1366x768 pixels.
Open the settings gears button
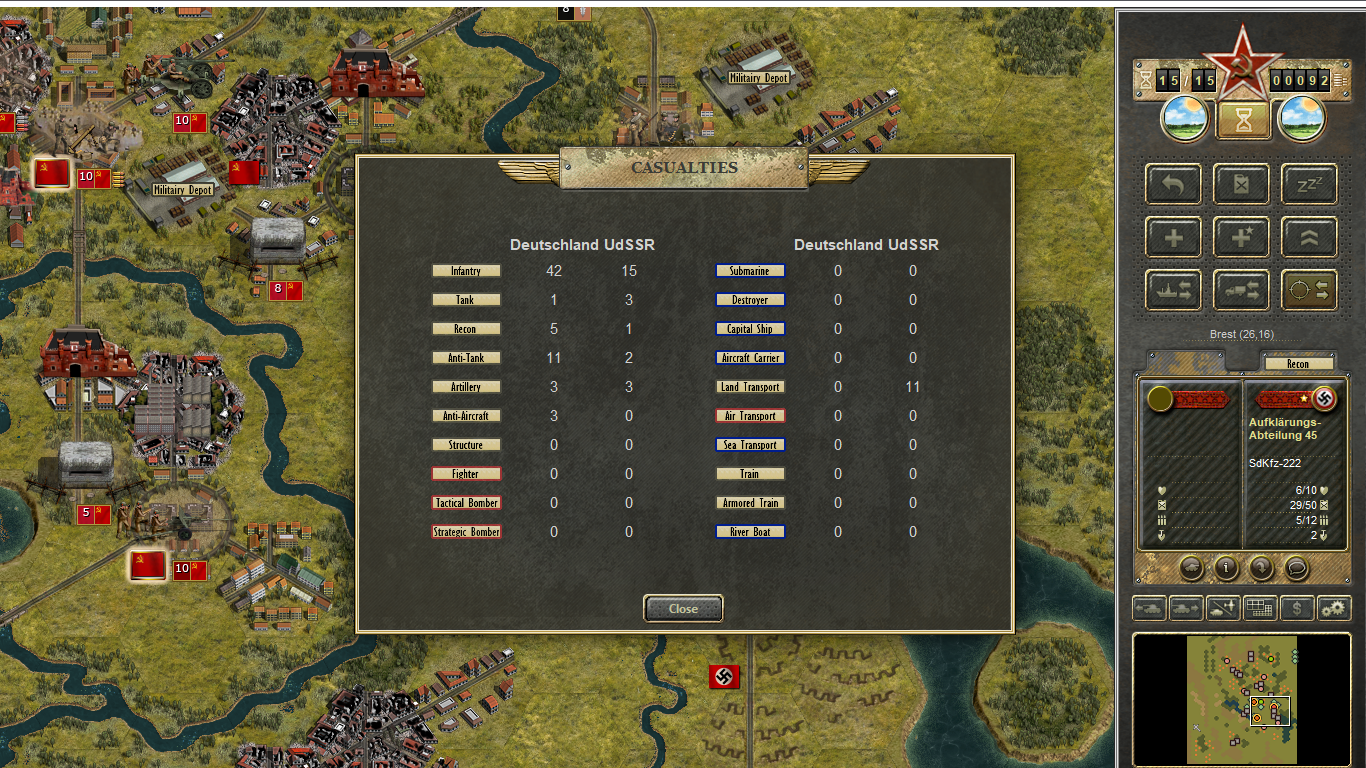(1334, 607)
